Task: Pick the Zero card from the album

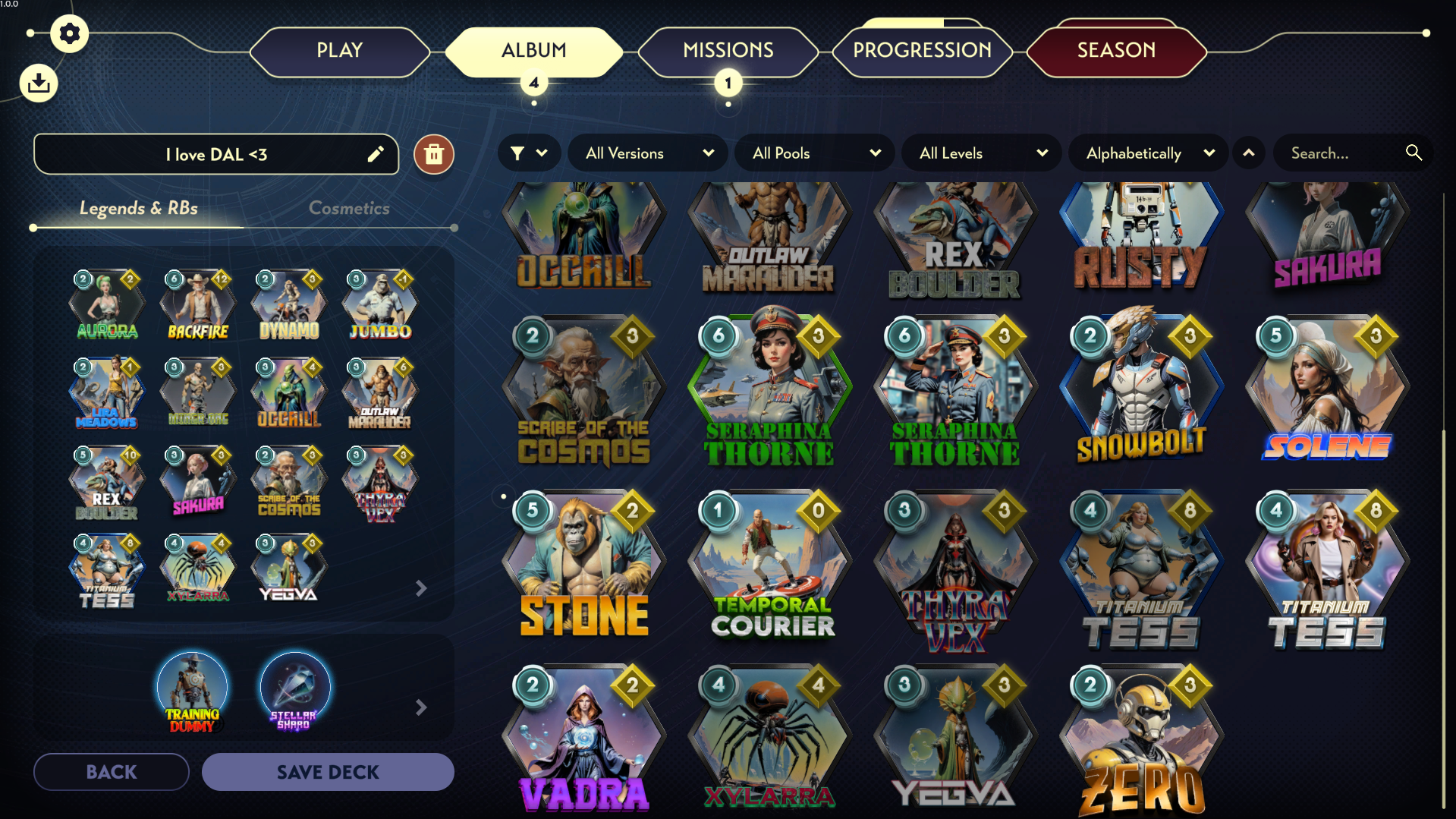Action: click(1142, 744)
